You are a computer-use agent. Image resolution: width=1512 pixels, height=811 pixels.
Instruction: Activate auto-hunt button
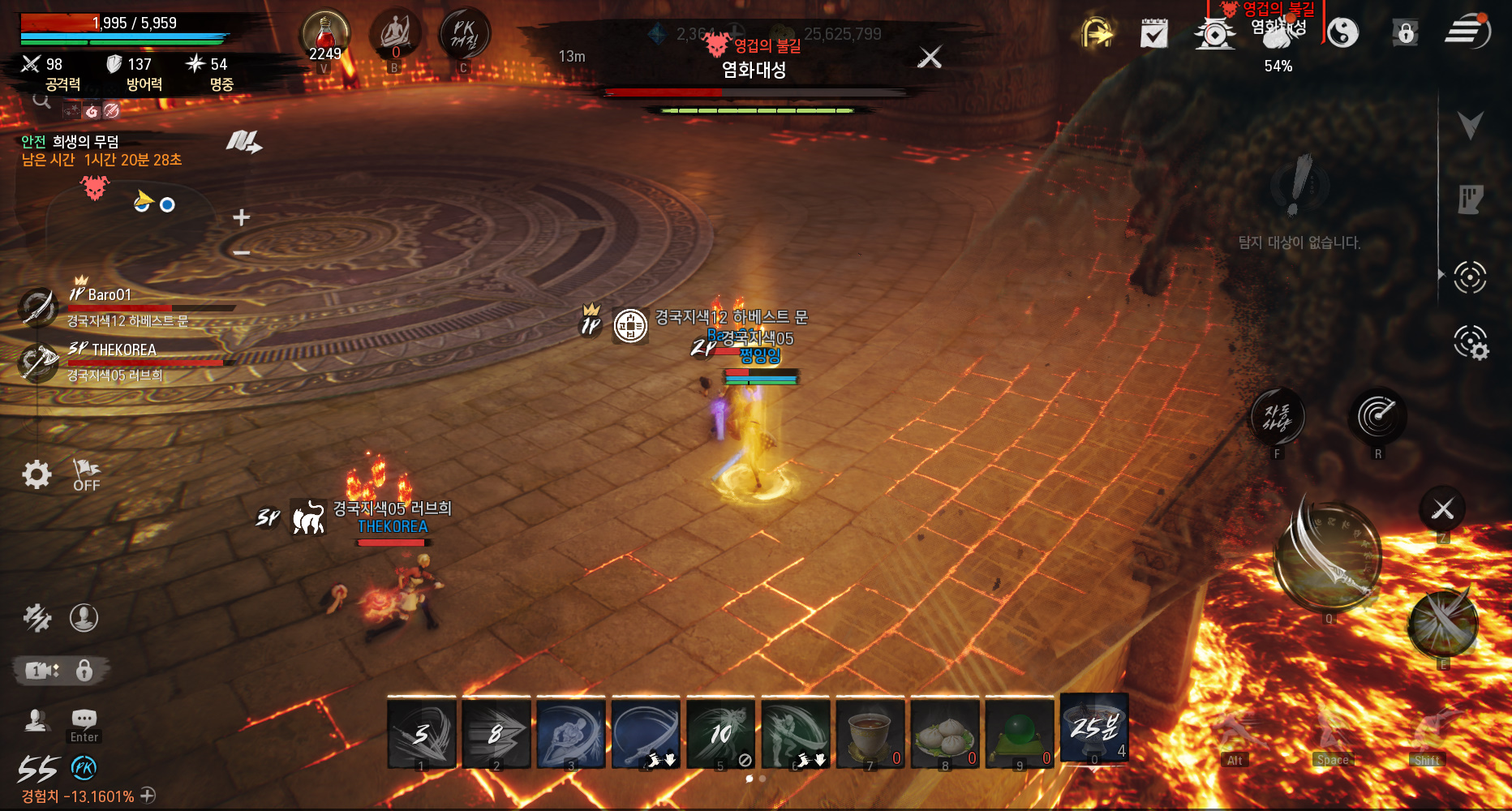click(x=1278, y=418)
